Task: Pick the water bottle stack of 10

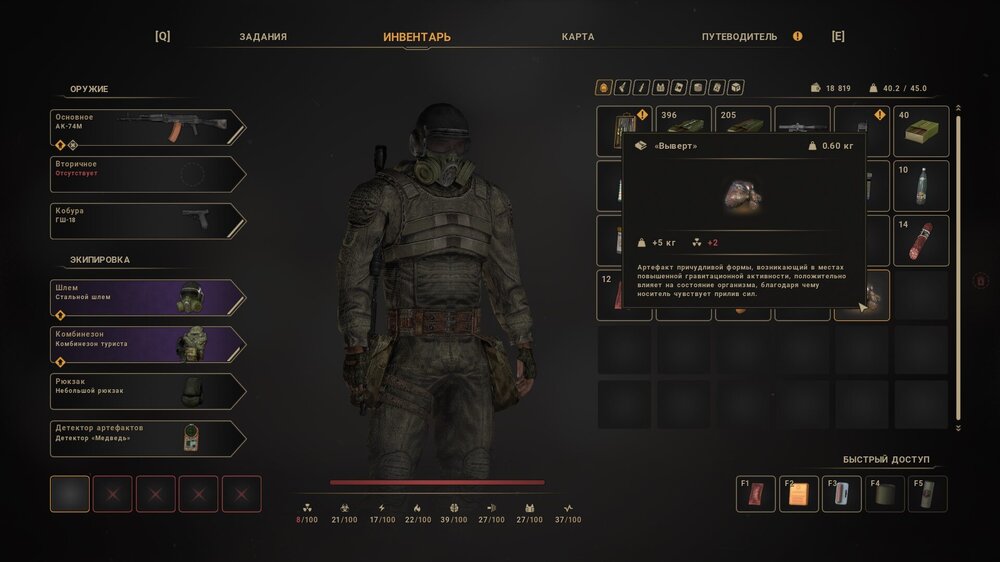Action: pos(921,186)
